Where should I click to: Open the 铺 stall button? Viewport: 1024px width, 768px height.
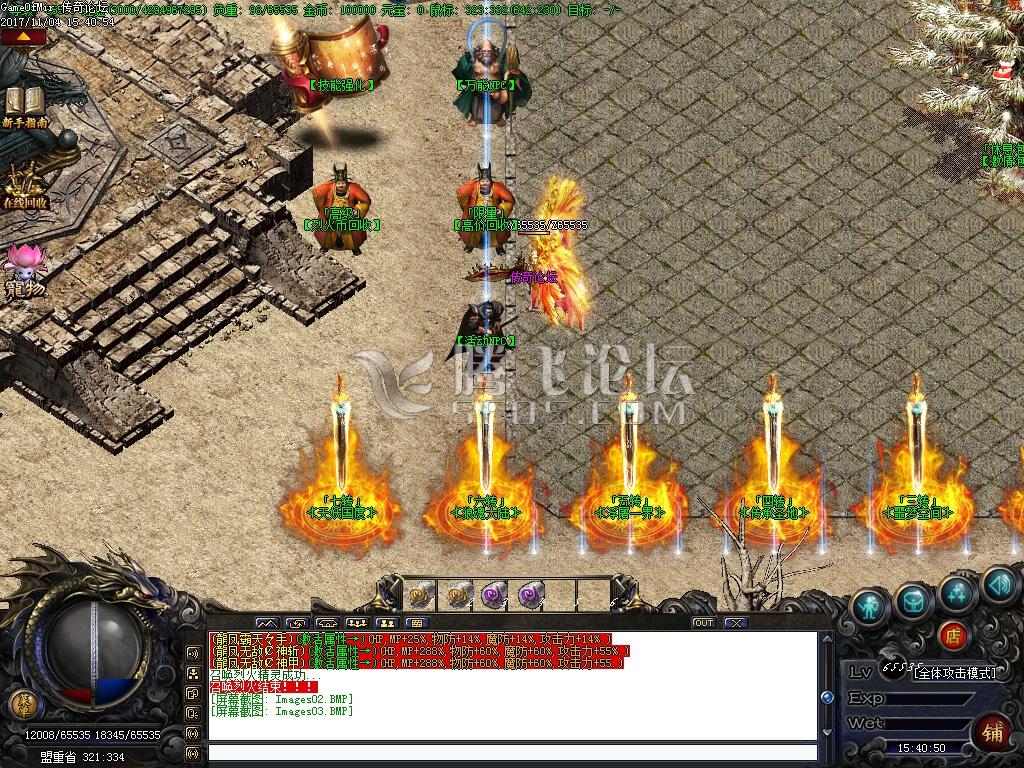(992, 731)
